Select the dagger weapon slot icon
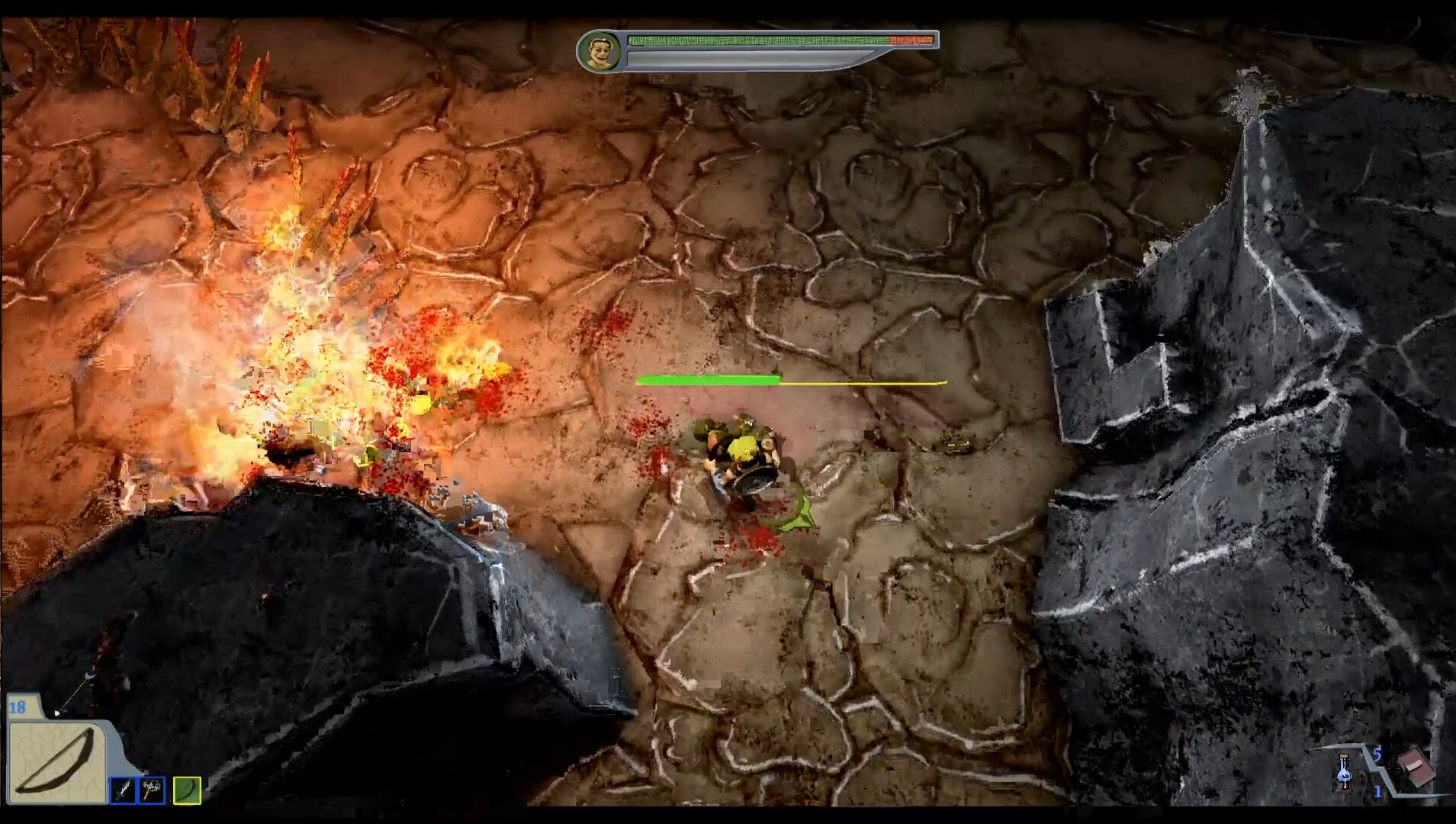Screen dimensions: 1456x824 click(x=122, y=790)
